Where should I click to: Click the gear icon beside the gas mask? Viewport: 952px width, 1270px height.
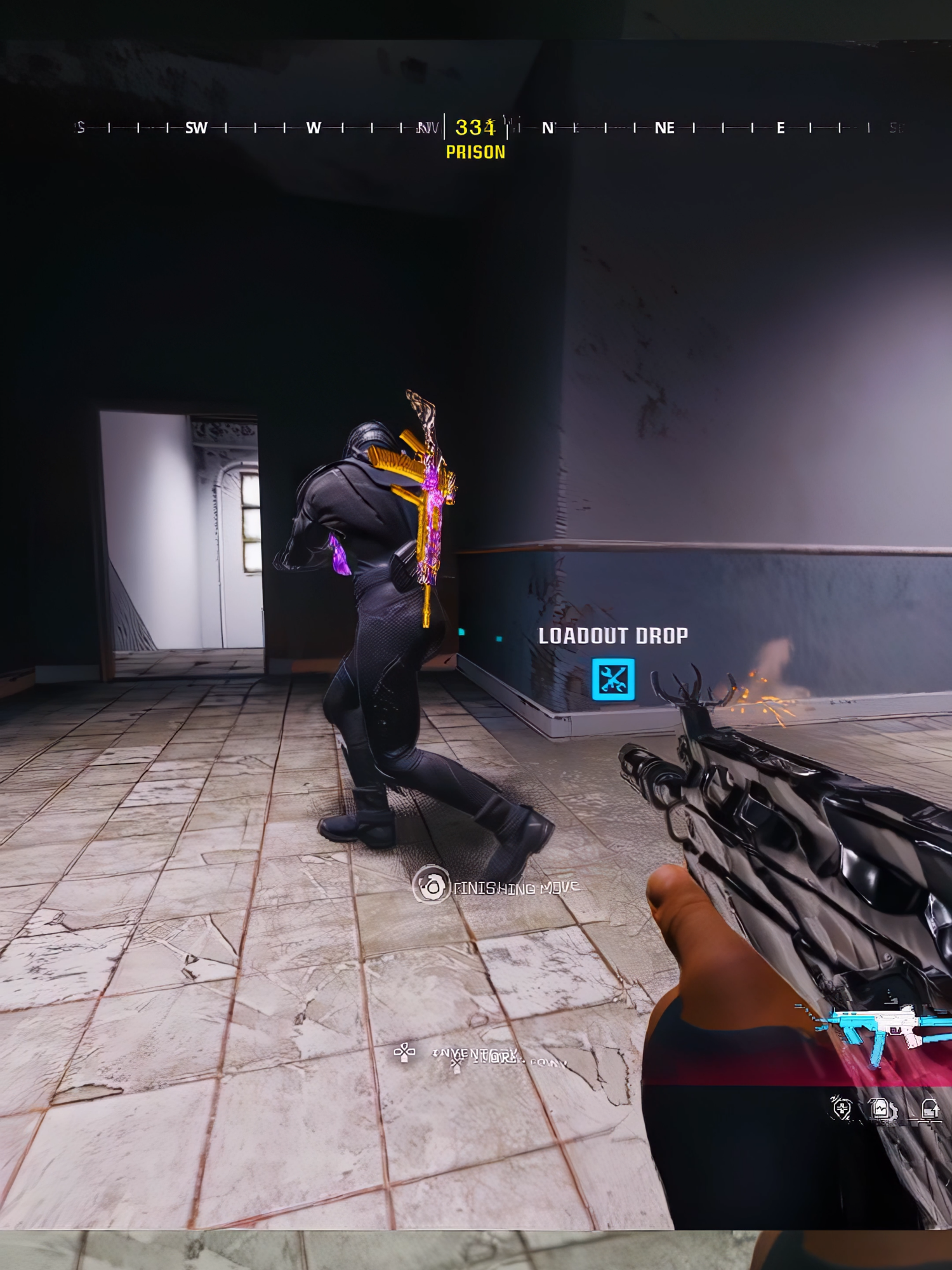tap(894, 1110)
